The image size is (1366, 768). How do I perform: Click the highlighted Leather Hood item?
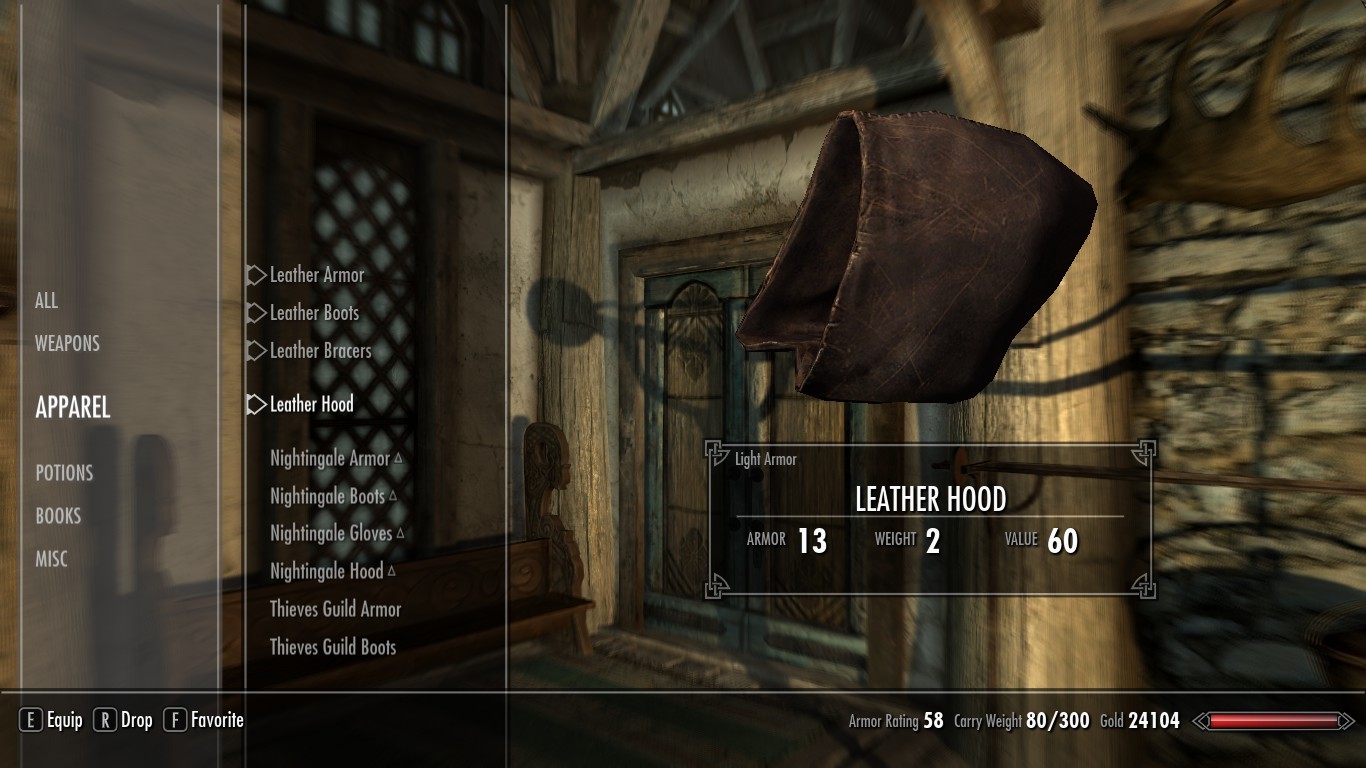coord(311,404)
